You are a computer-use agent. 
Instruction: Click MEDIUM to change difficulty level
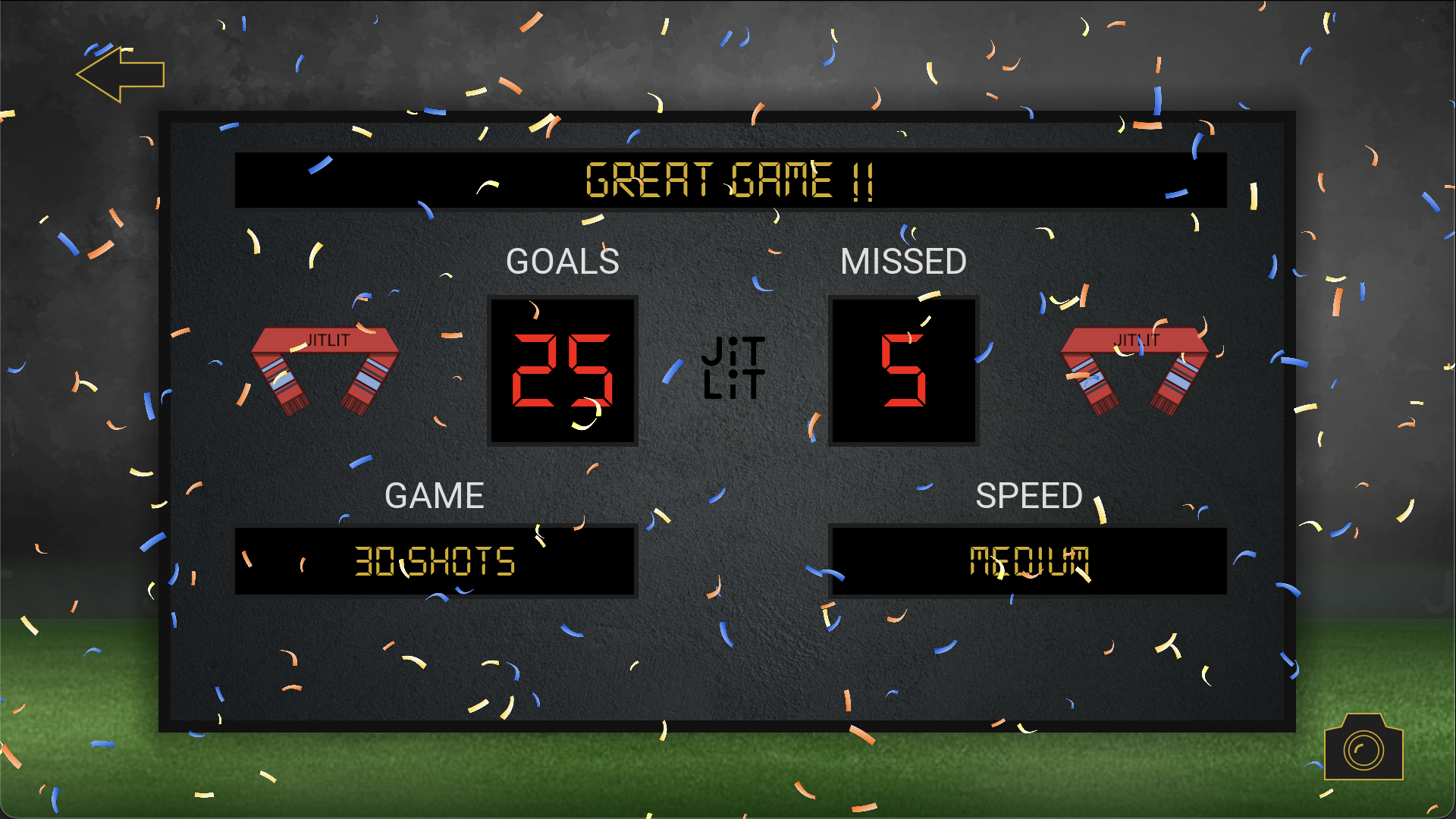point(1028,563)
